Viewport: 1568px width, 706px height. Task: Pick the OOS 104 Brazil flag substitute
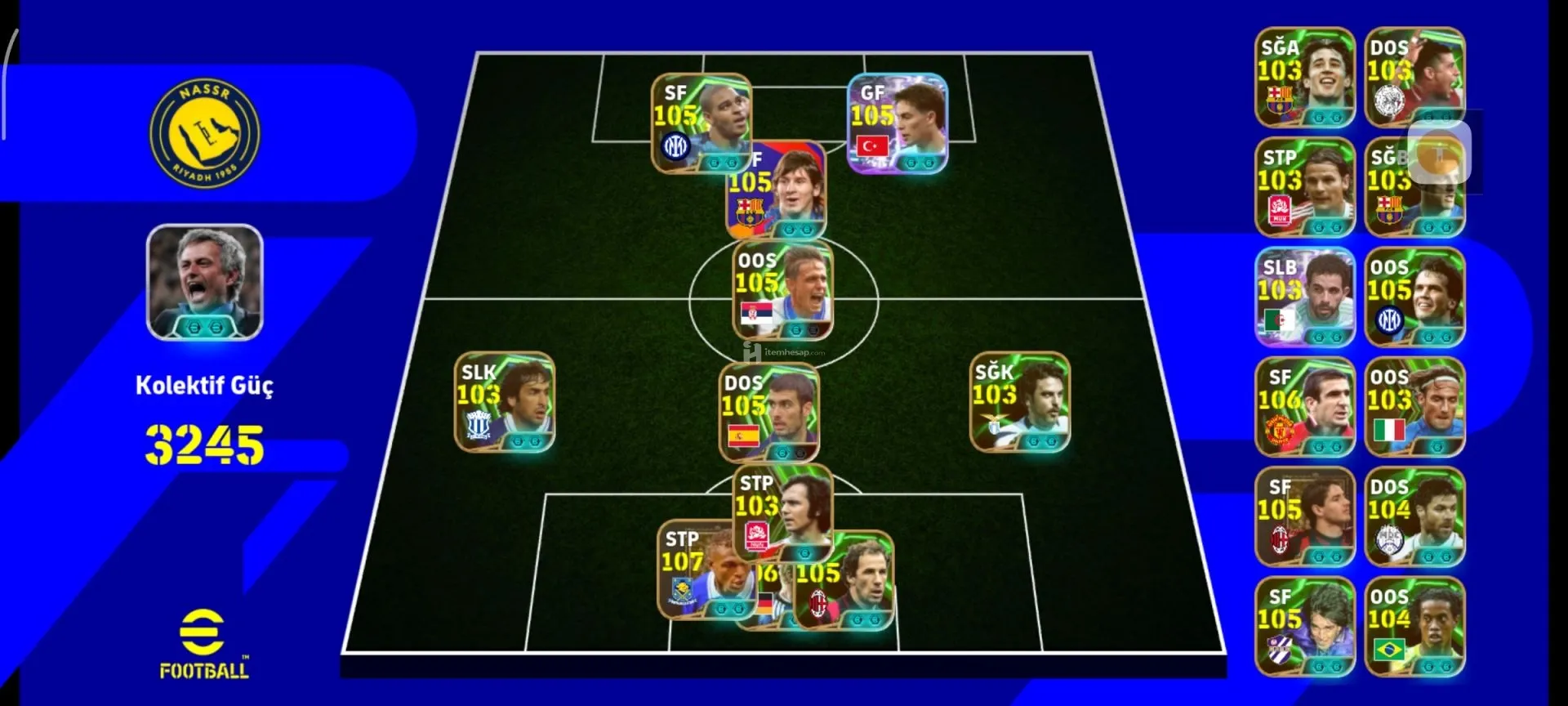(x=1414, y=627)
